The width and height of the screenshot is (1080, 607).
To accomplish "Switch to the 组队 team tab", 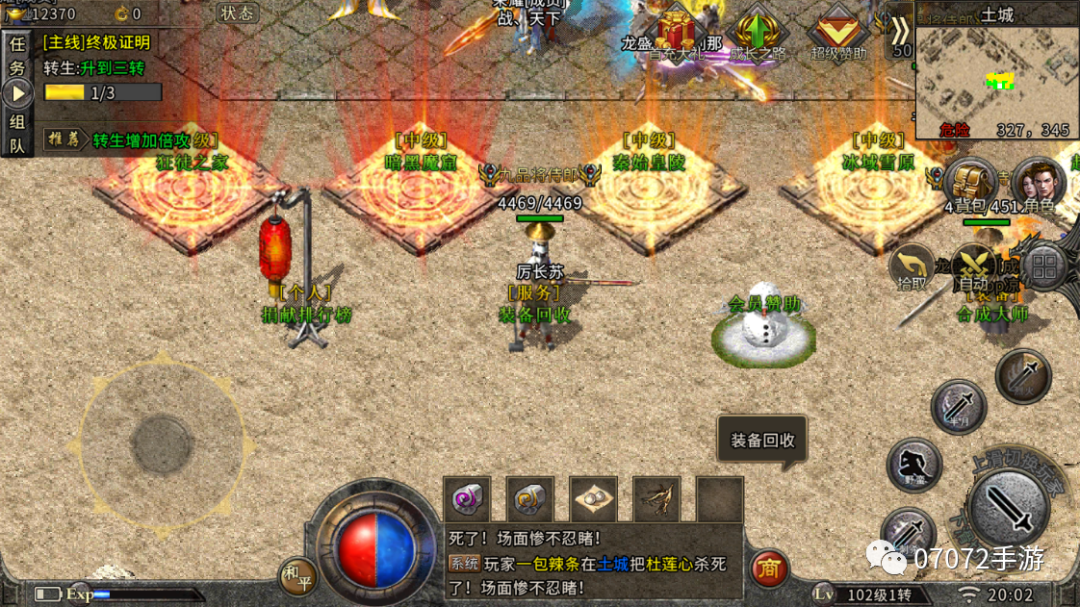I will tap(17, 133).
